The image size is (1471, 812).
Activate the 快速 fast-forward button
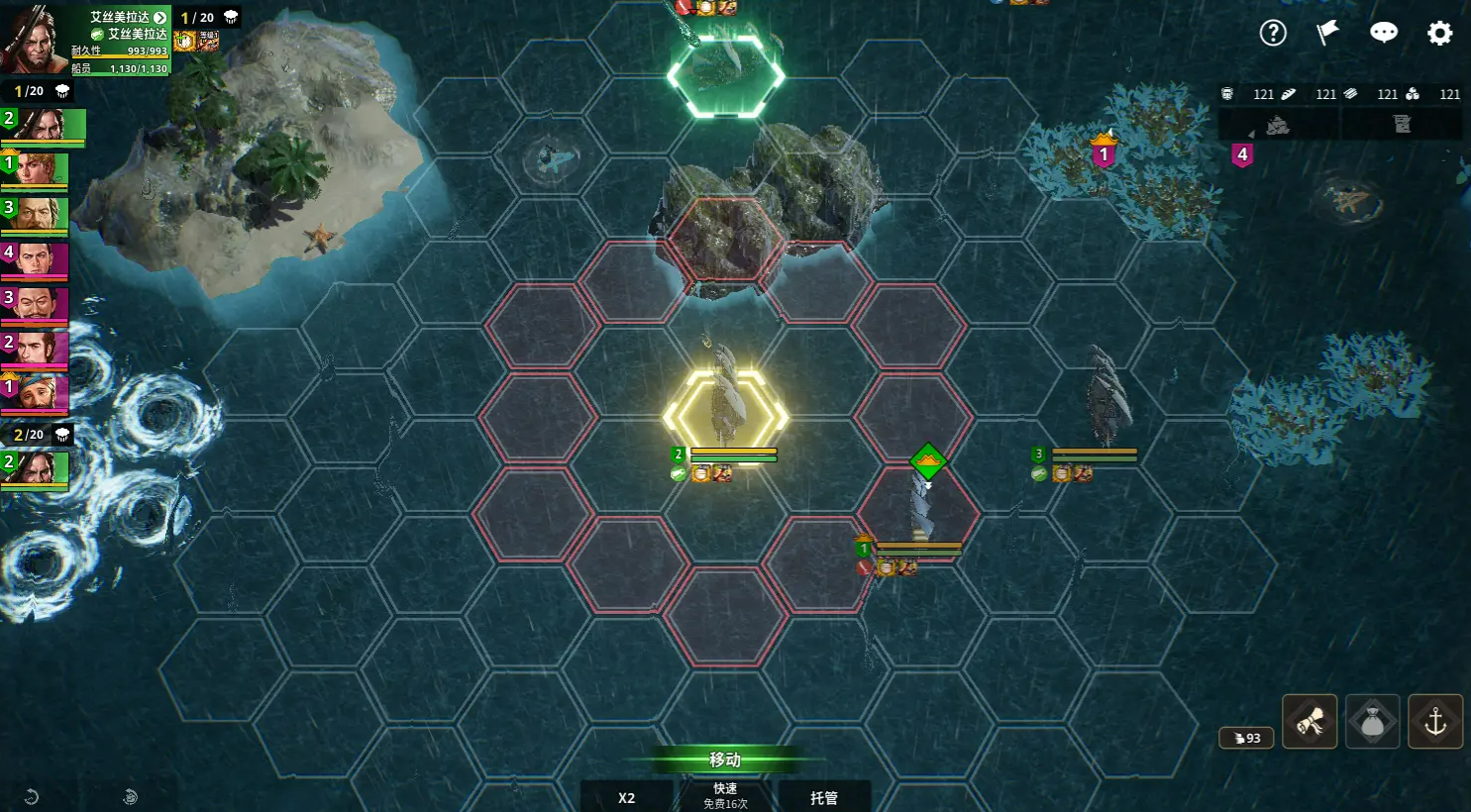pos(725,795)
